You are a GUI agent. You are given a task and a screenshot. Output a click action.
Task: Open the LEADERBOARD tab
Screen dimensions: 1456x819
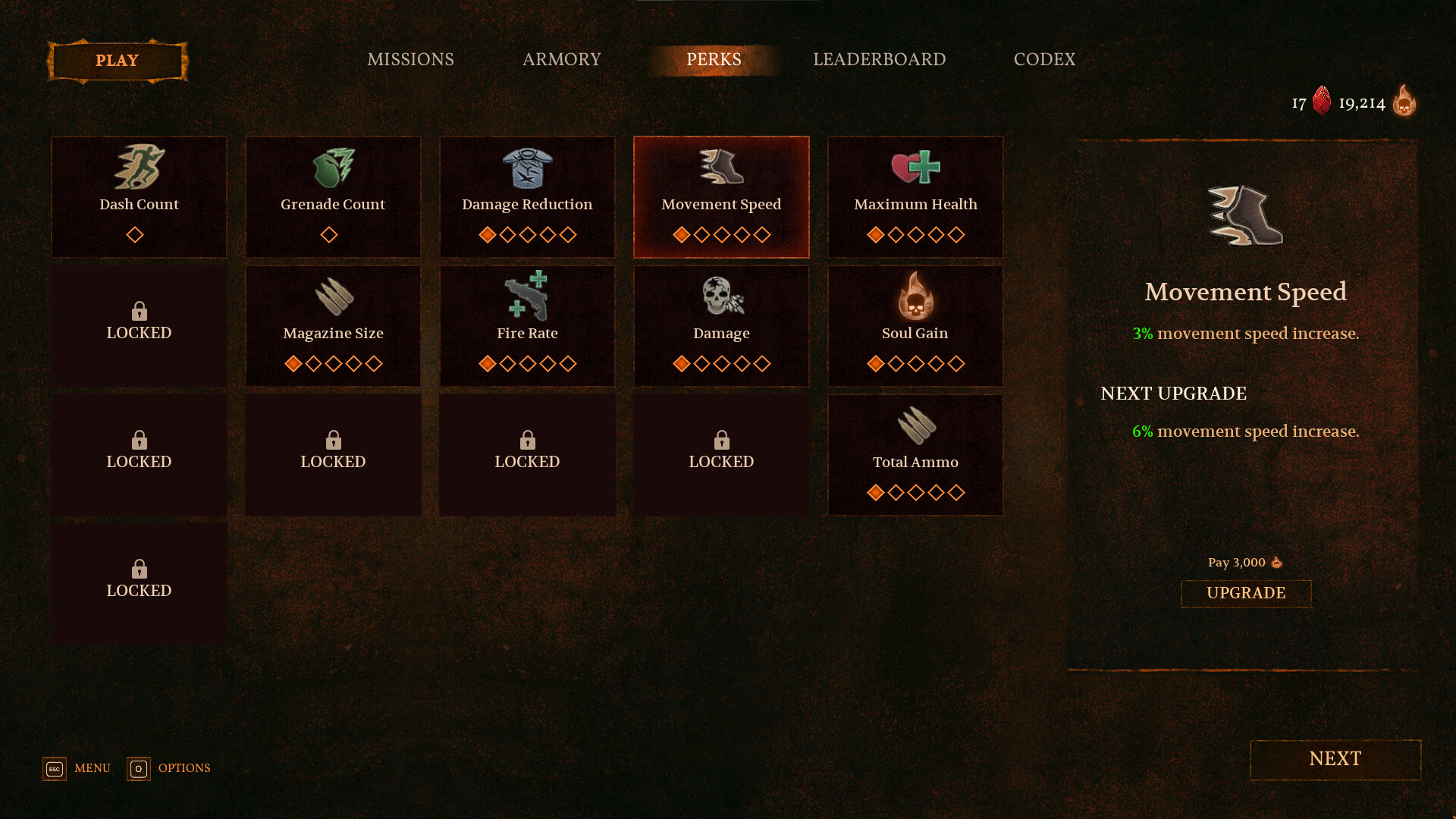coord(879,59)
